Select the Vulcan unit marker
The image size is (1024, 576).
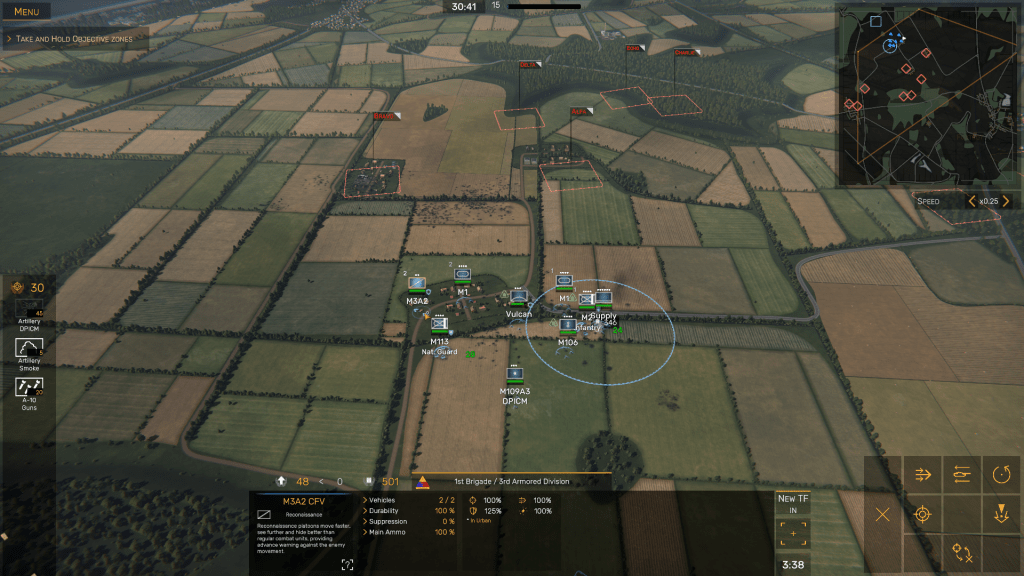tap(518, 297)
